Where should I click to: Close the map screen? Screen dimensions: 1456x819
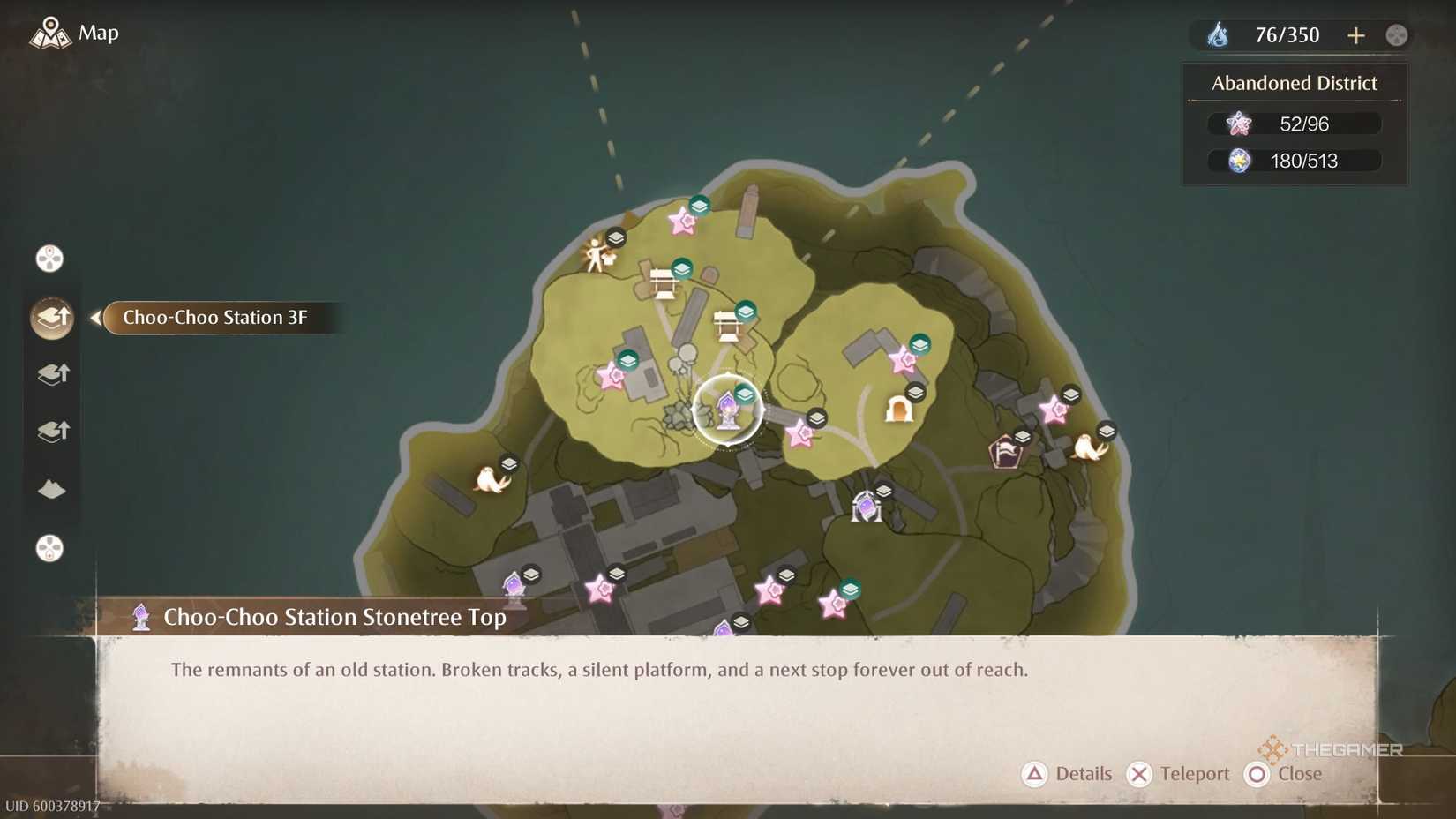[x=1284, y=774]
